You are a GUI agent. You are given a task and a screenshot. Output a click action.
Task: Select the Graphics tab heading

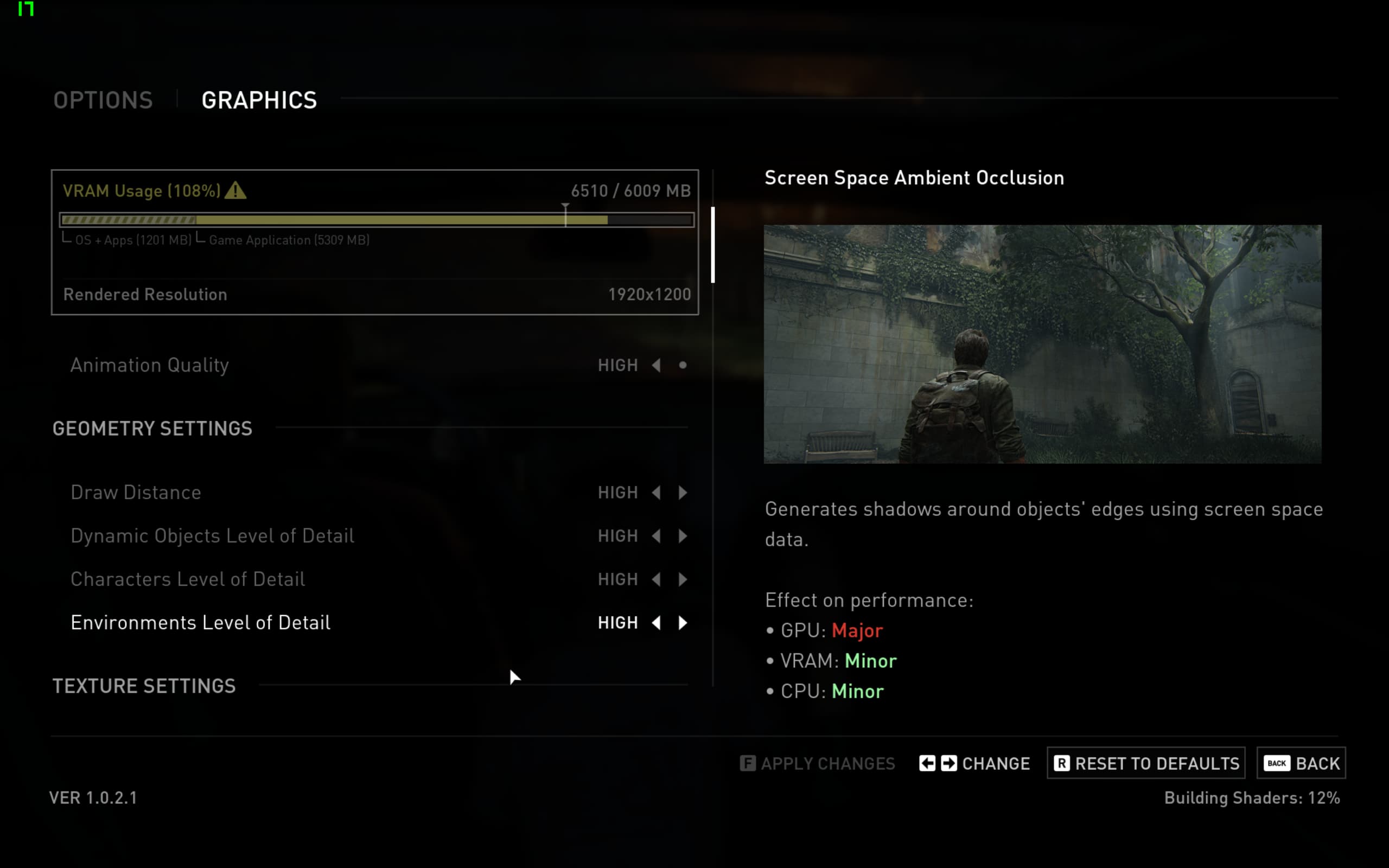tap(259, 100)
